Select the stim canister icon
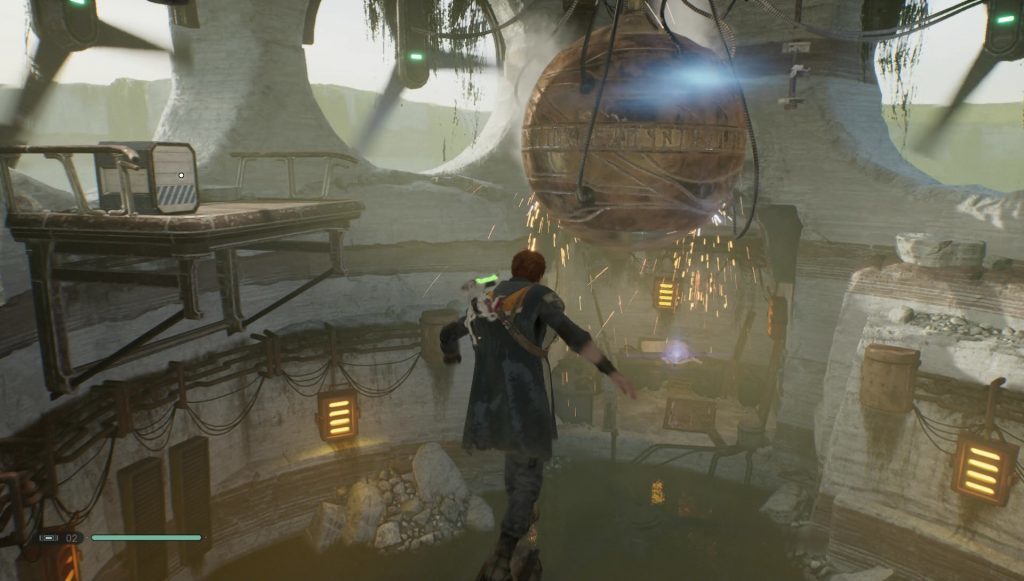 point(48,538)
